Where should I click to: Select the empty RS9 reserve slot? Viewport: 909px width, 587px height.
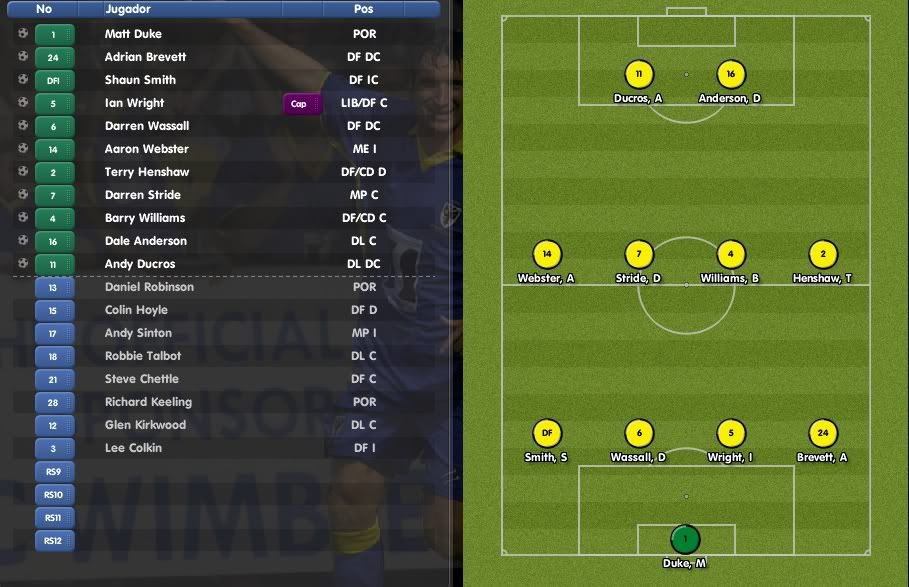54,471
